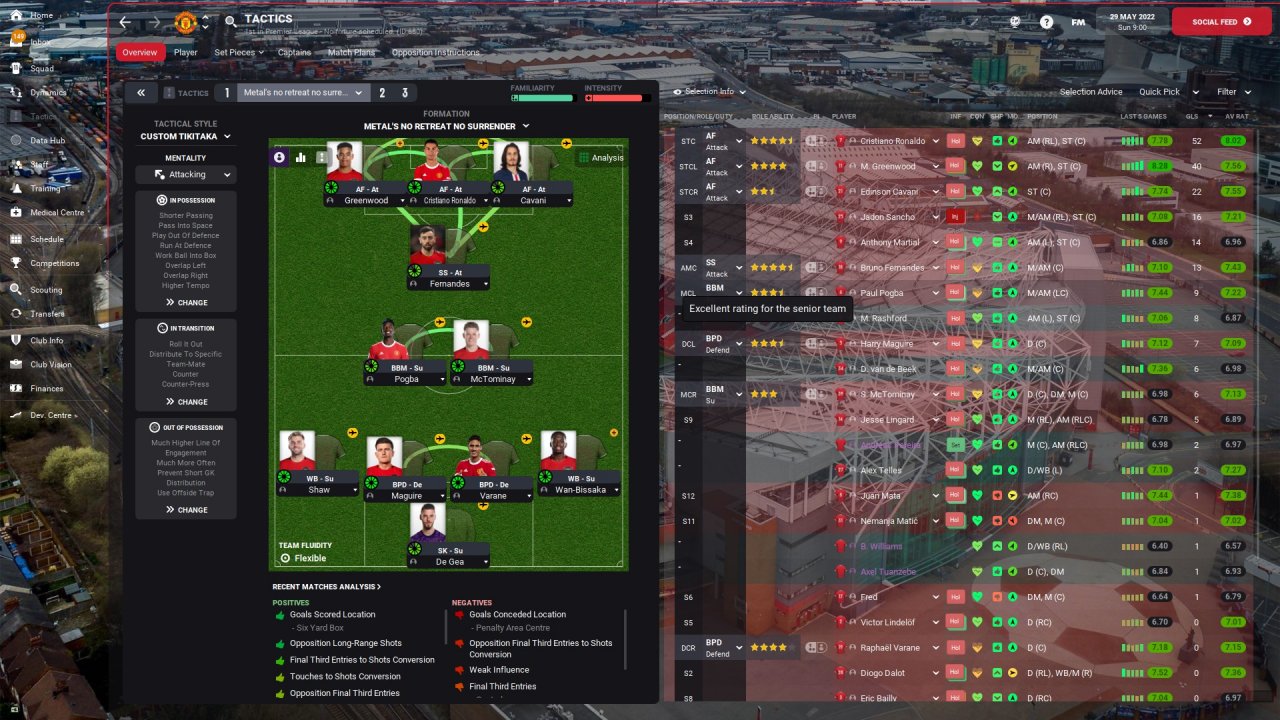This screenshot has width=1280, height=720.
Task: Select Cristiano Ronaldo in the player list
Action: (892, 141)
